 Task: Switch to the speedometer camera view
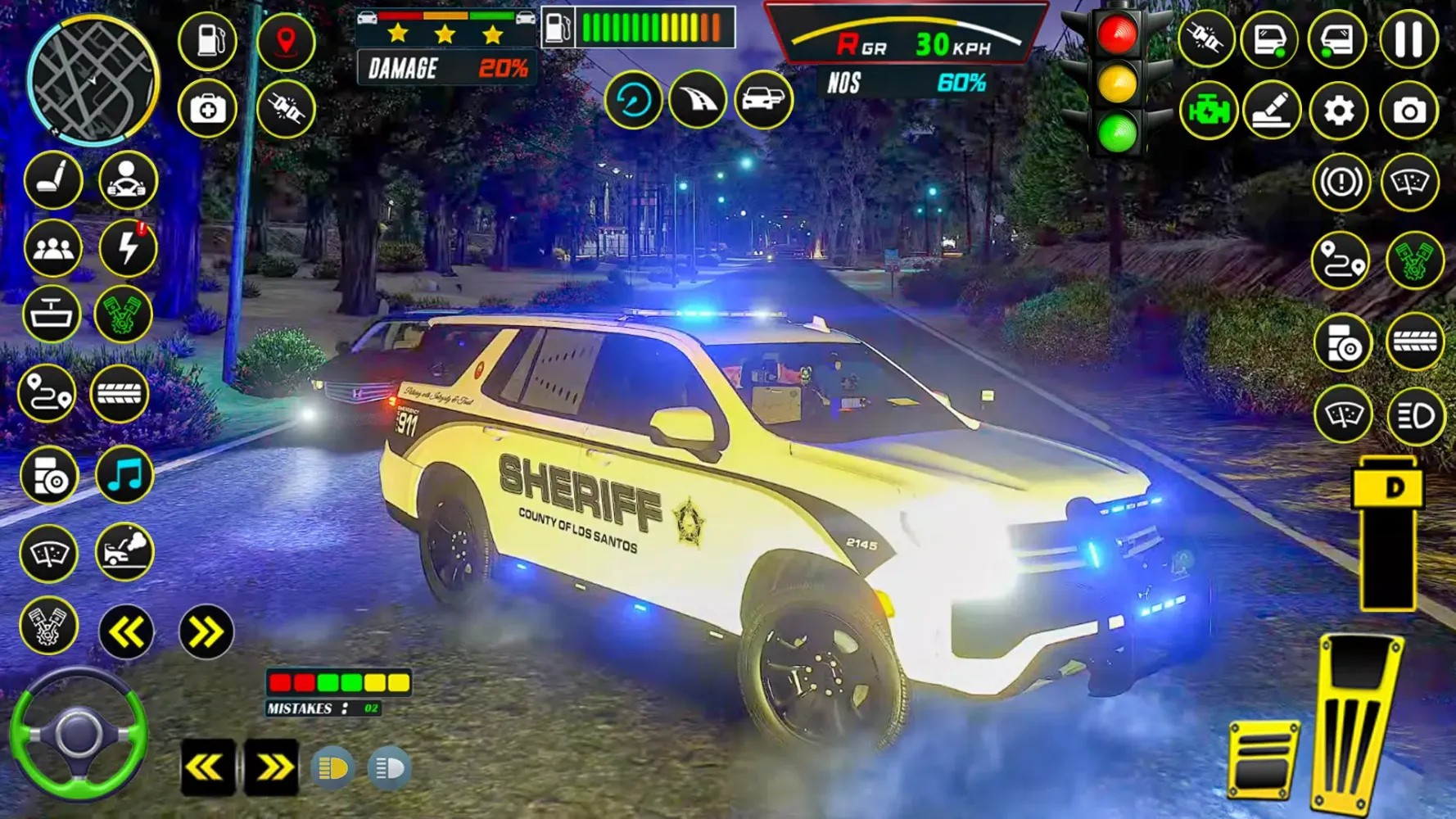[x=633, y=100]
